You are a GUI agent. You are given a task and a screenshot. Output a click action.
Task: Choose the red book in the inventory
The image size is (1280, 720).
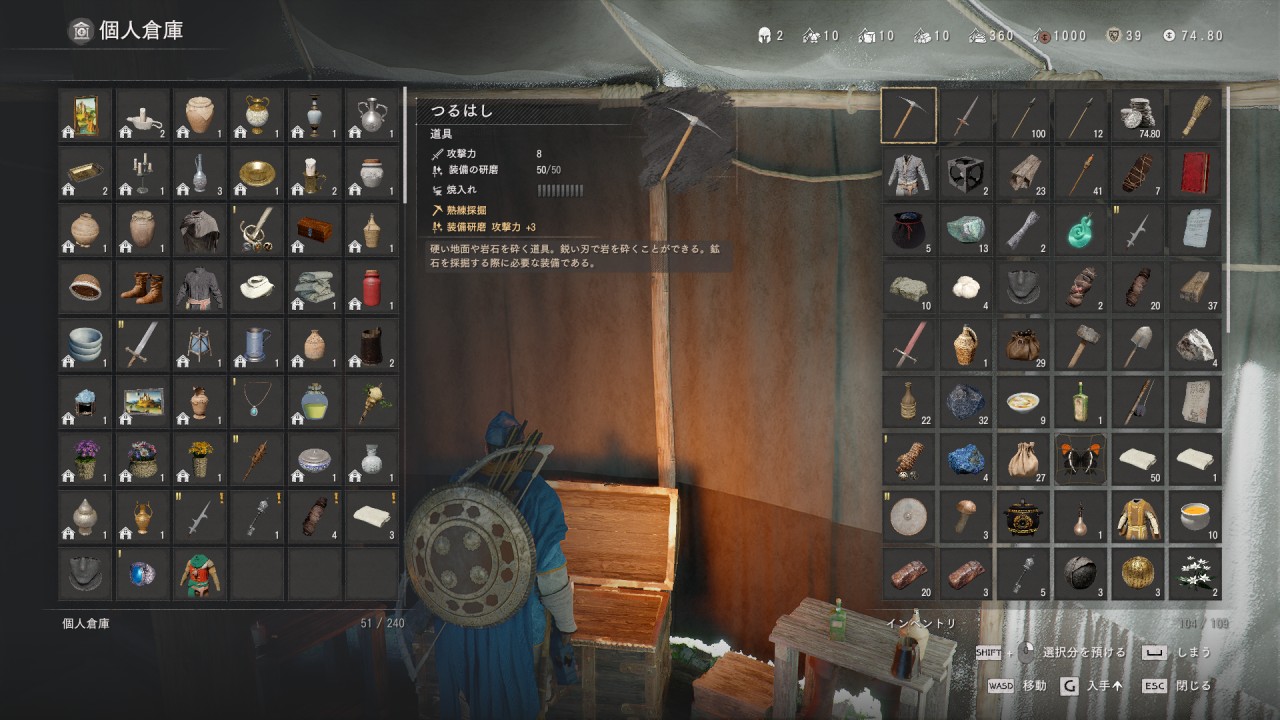(1195, 173)
